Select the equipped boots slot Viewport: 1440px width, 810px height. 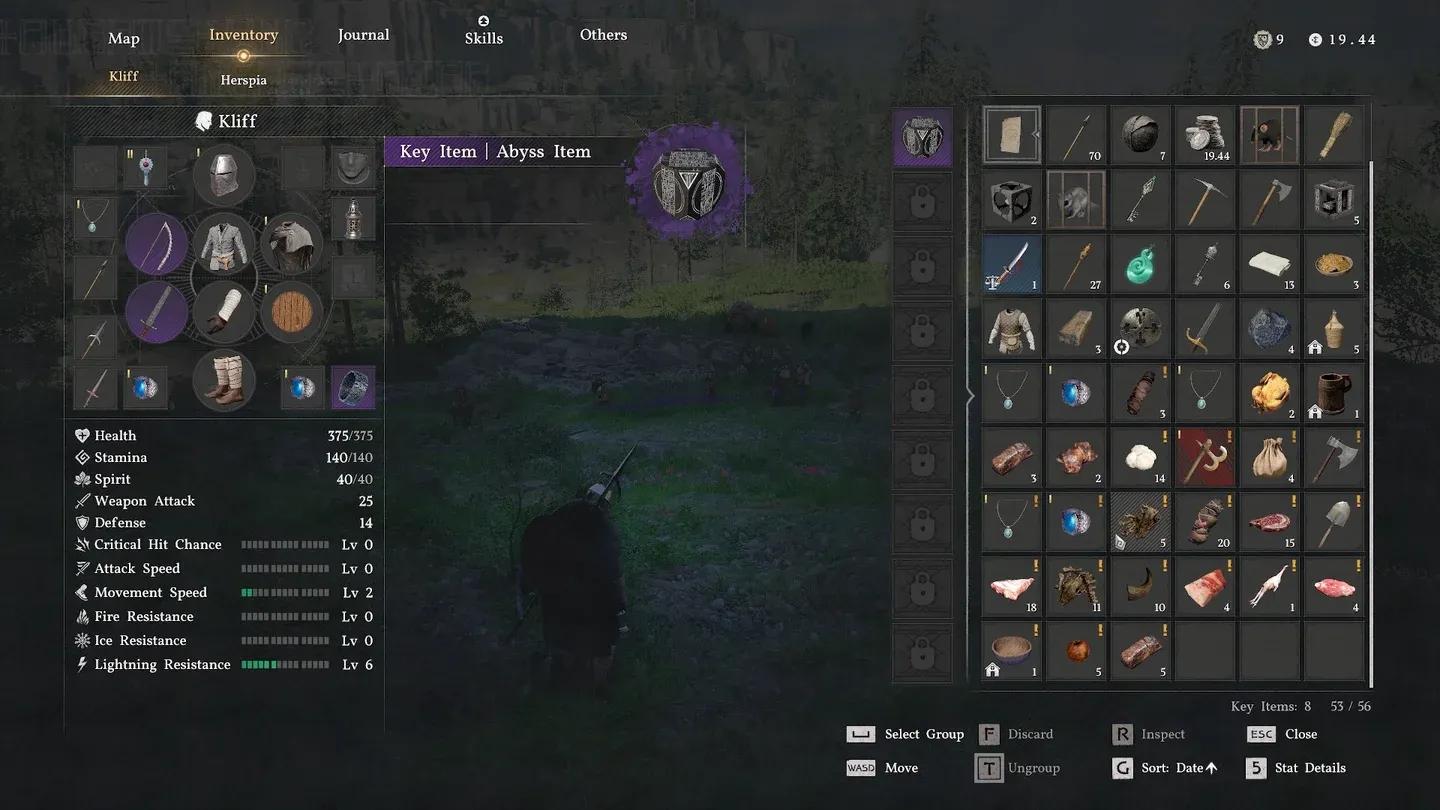point(223,381)
